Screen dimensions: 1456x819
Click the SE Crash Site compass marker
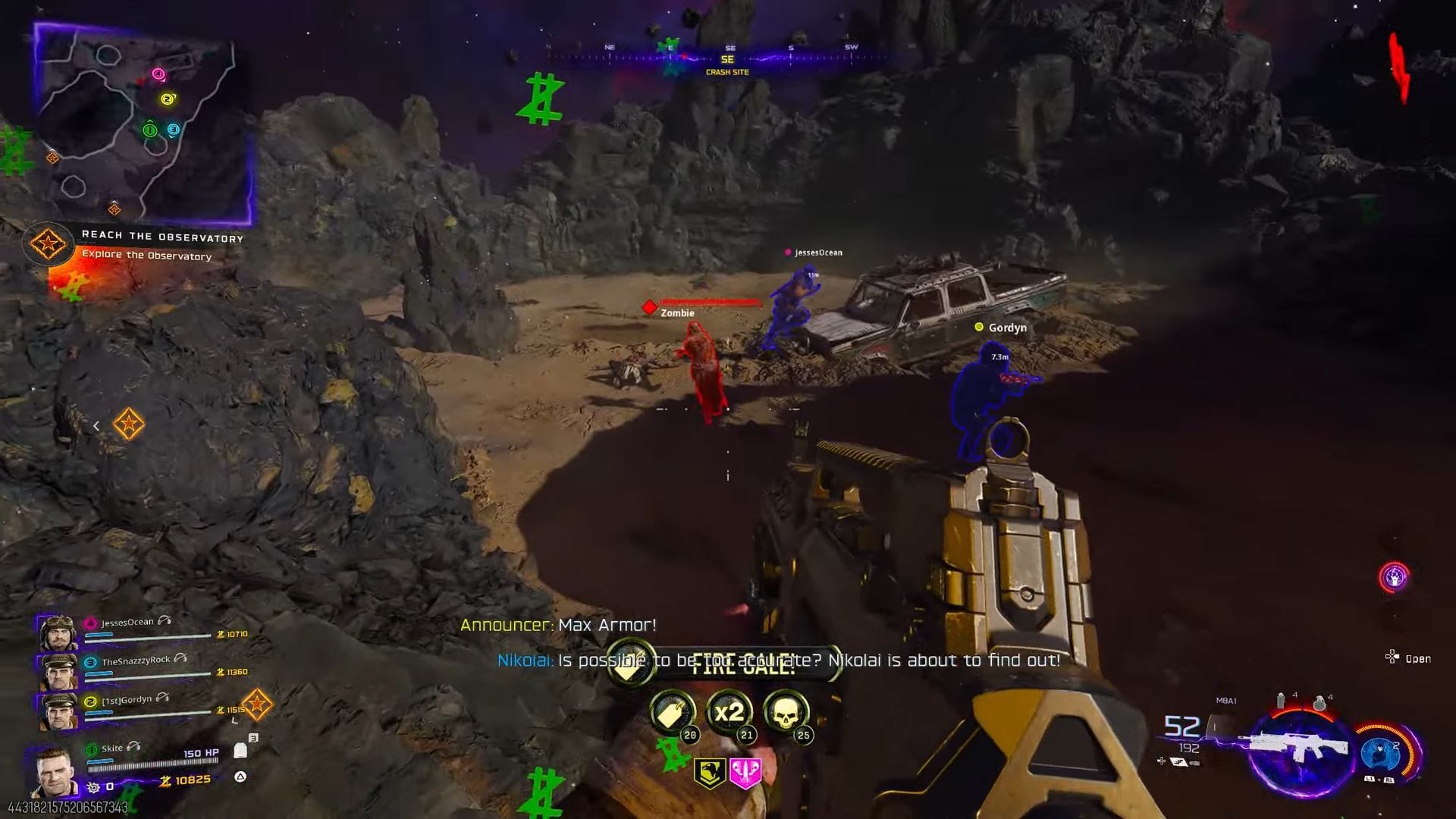[x=726, y=61]
